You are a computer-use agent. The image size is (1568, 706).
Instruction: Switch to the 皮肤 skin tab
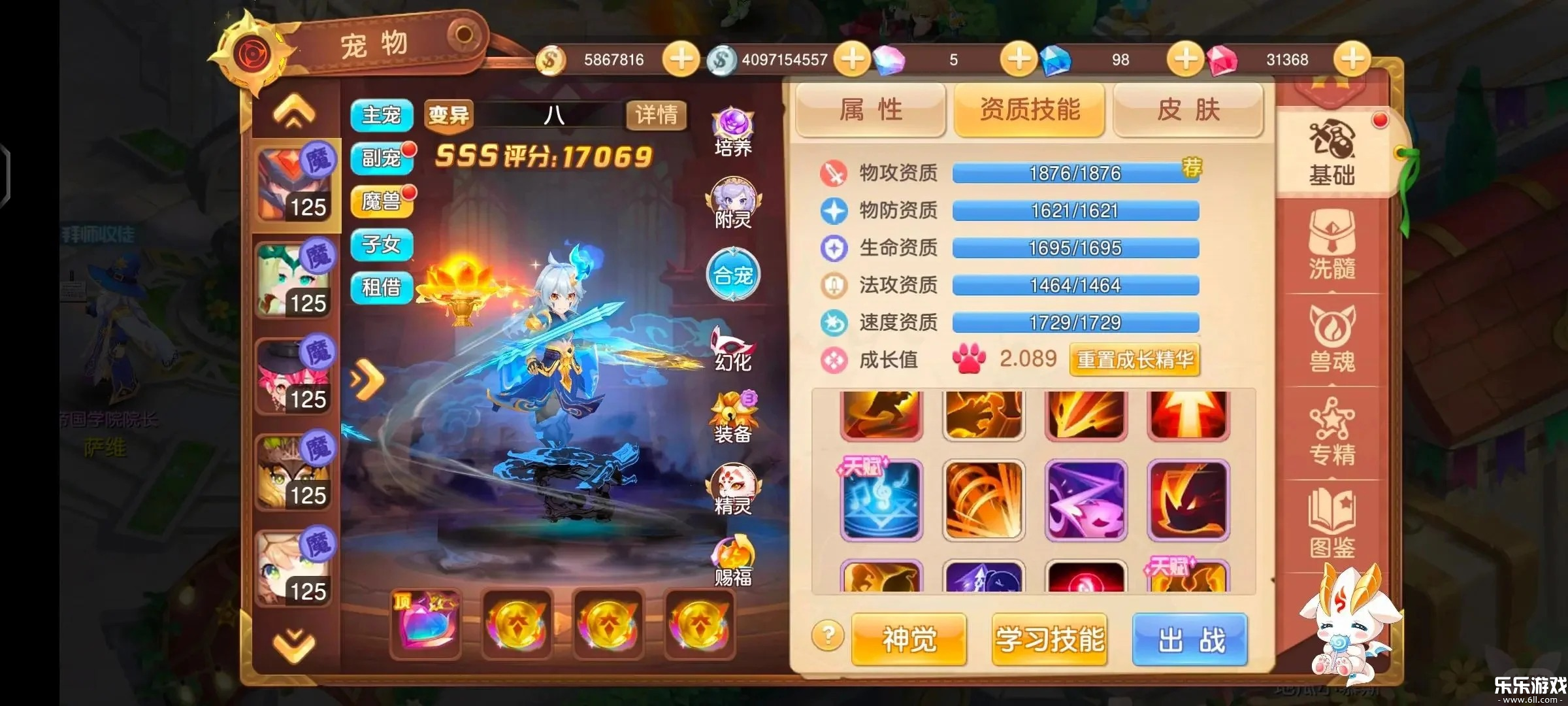pyautogui.click(x=1188, y=110)
